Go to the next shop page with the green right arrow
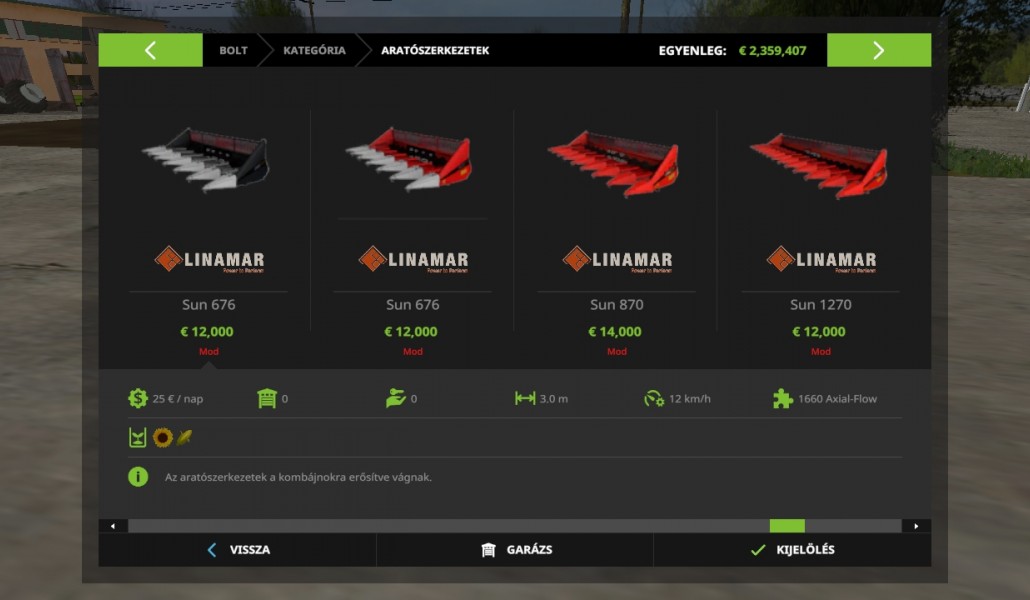This screenshot has width=1030, height=600. point(878,51)
